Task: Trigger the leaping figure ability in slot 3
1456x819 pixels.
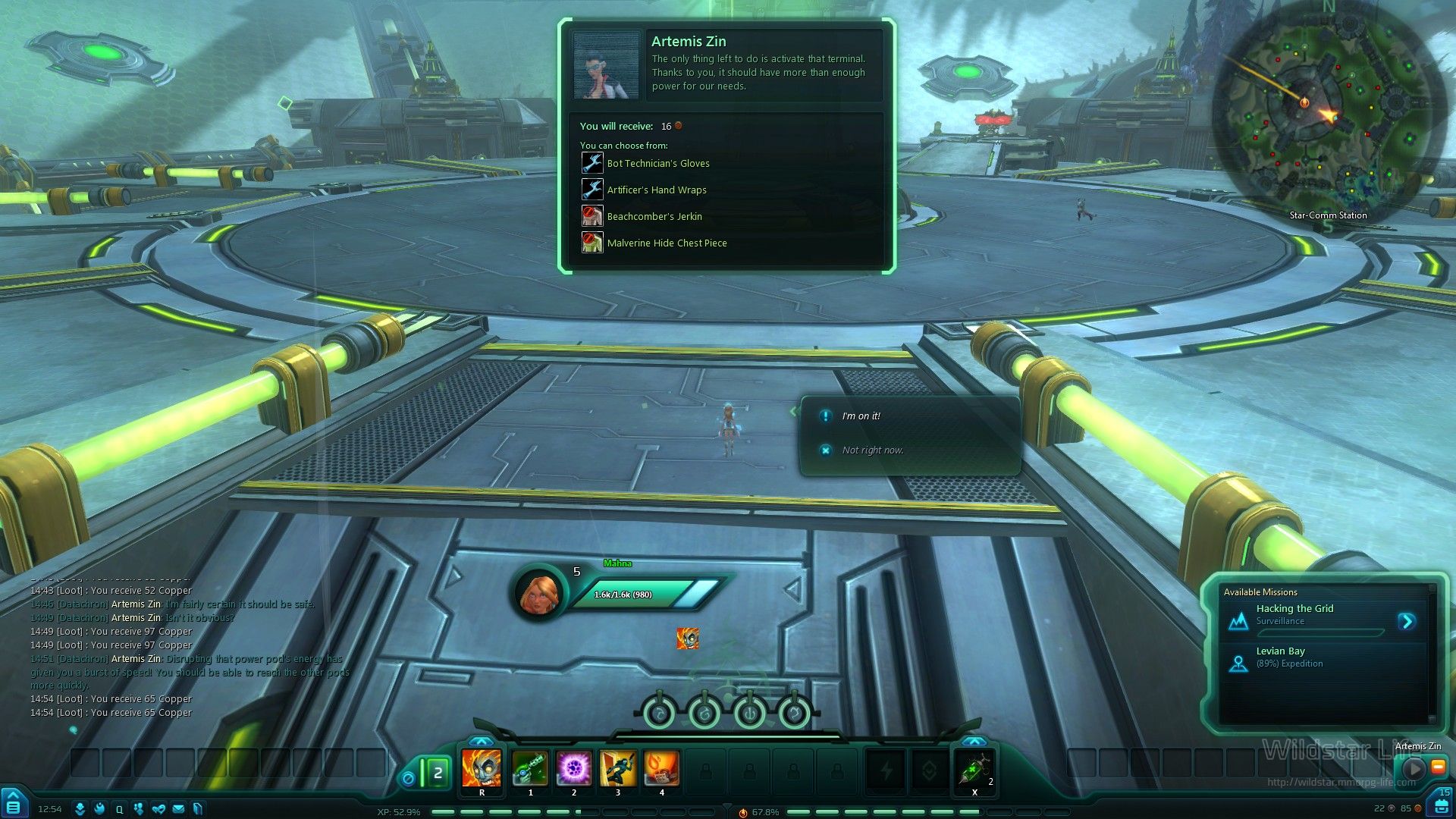Action: (x=618, y=768)
